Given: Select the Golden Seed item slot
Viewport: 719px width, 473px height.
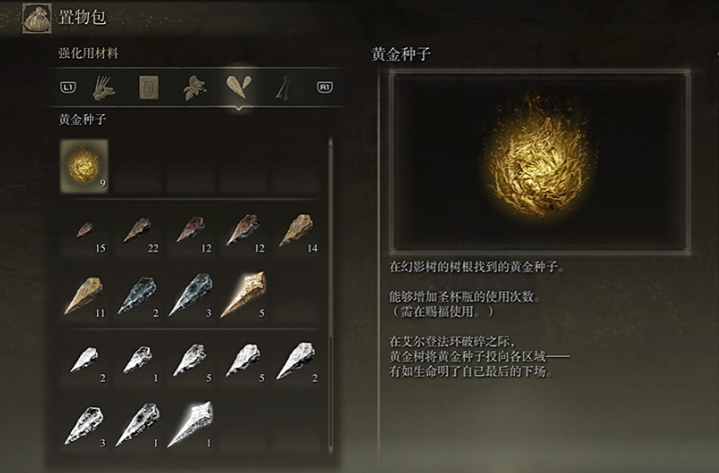Looking at the screenshot, I should click(84, 165).
